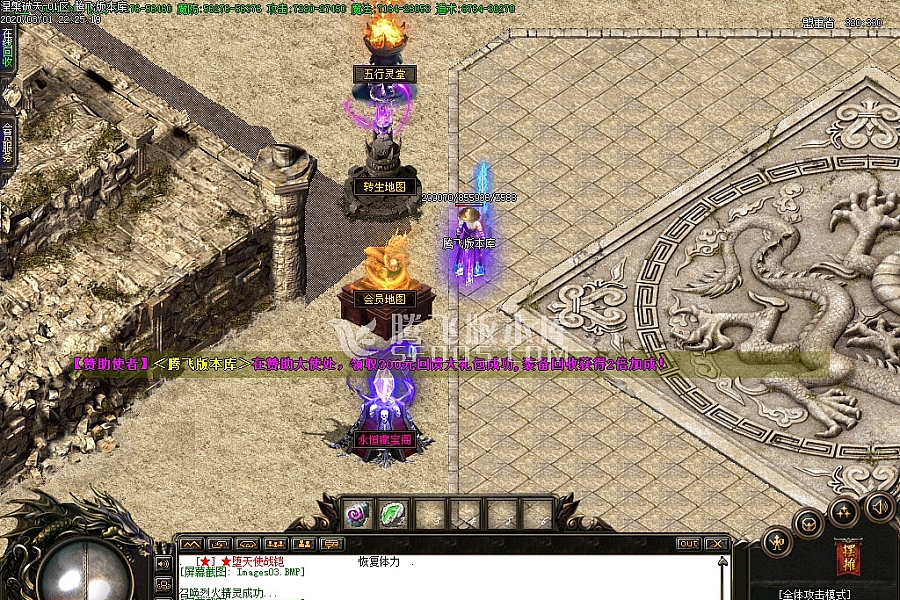Close the chat panel with X button
This screenshot has height=600, width=900.
coord(716,544)
